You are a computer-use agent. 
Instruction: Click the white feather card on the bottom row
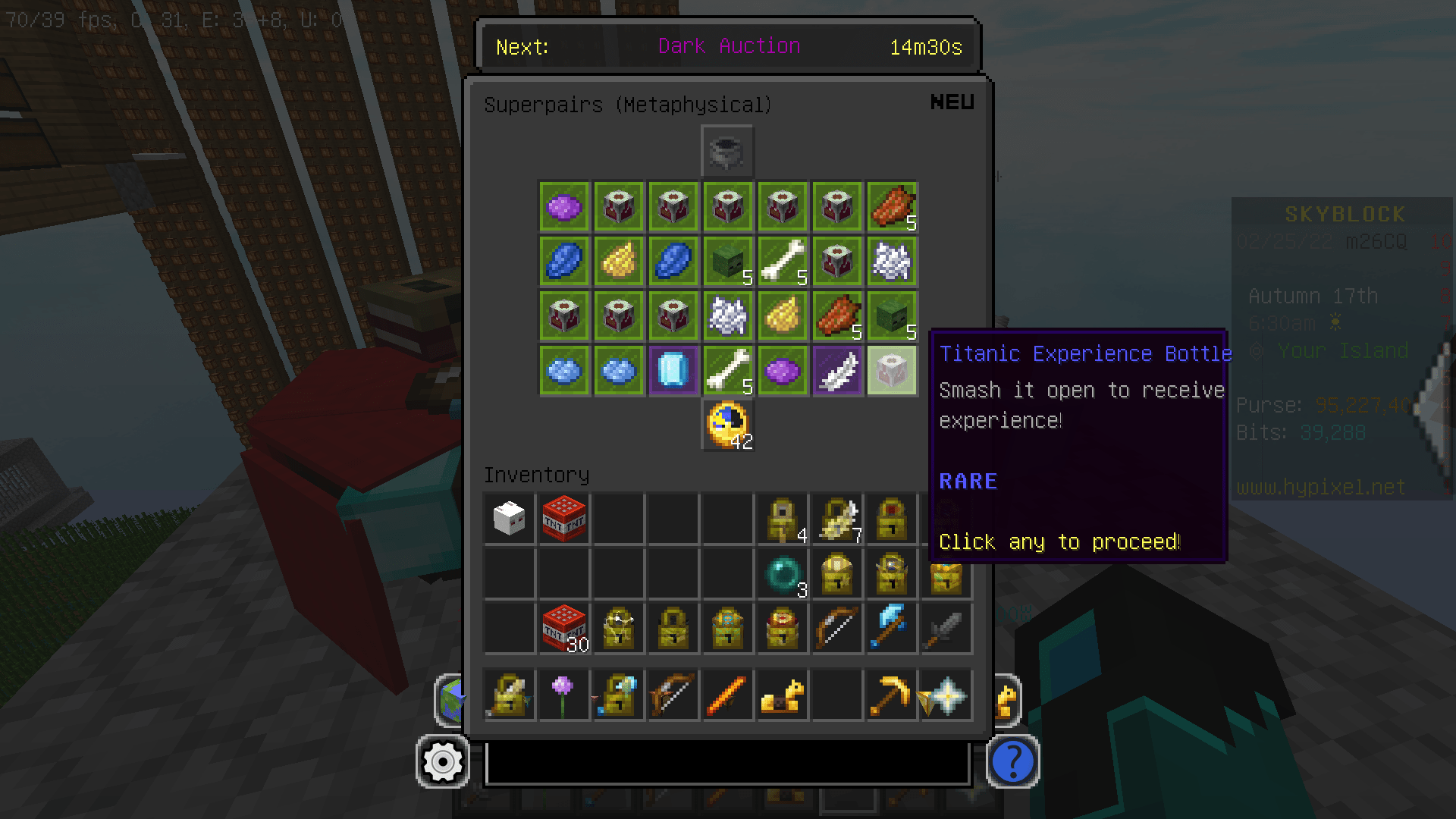click(x=836, y=370)
